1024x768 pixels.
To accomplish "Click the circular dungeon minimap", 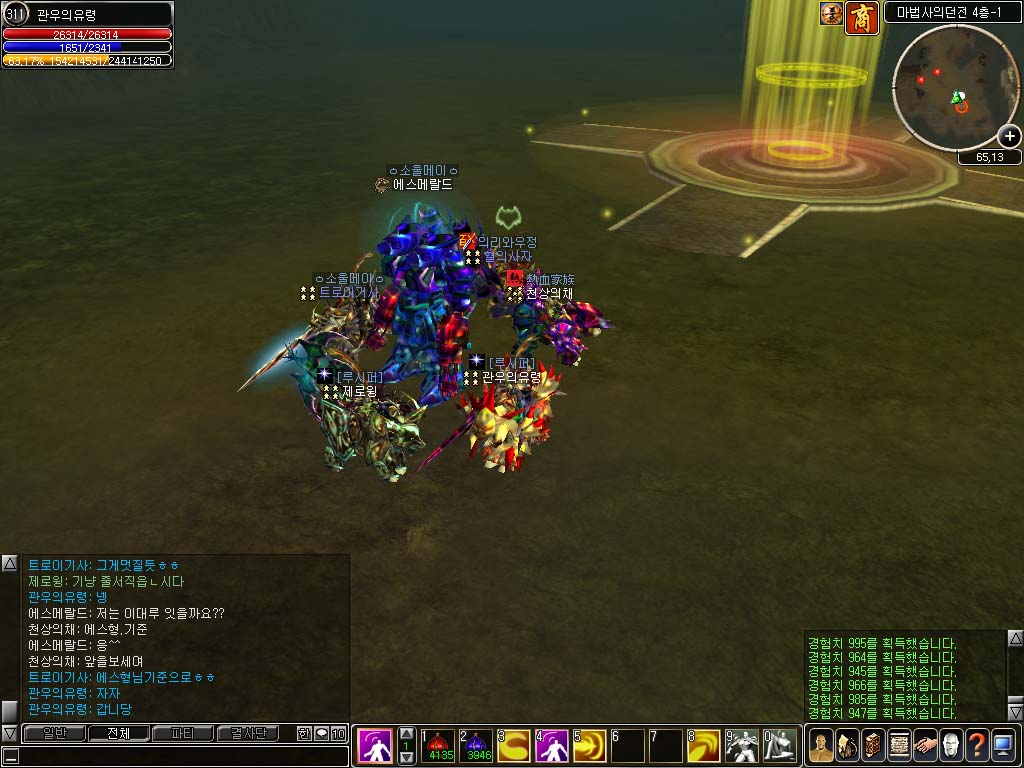I will click(x=947, y=88).
